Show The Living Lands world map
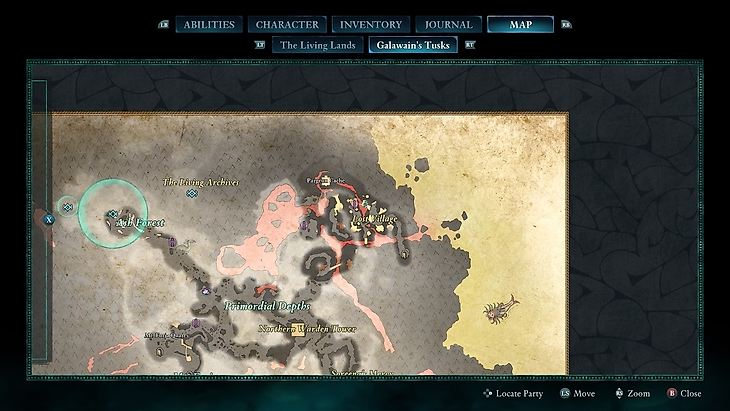 (x=317, y=44)
